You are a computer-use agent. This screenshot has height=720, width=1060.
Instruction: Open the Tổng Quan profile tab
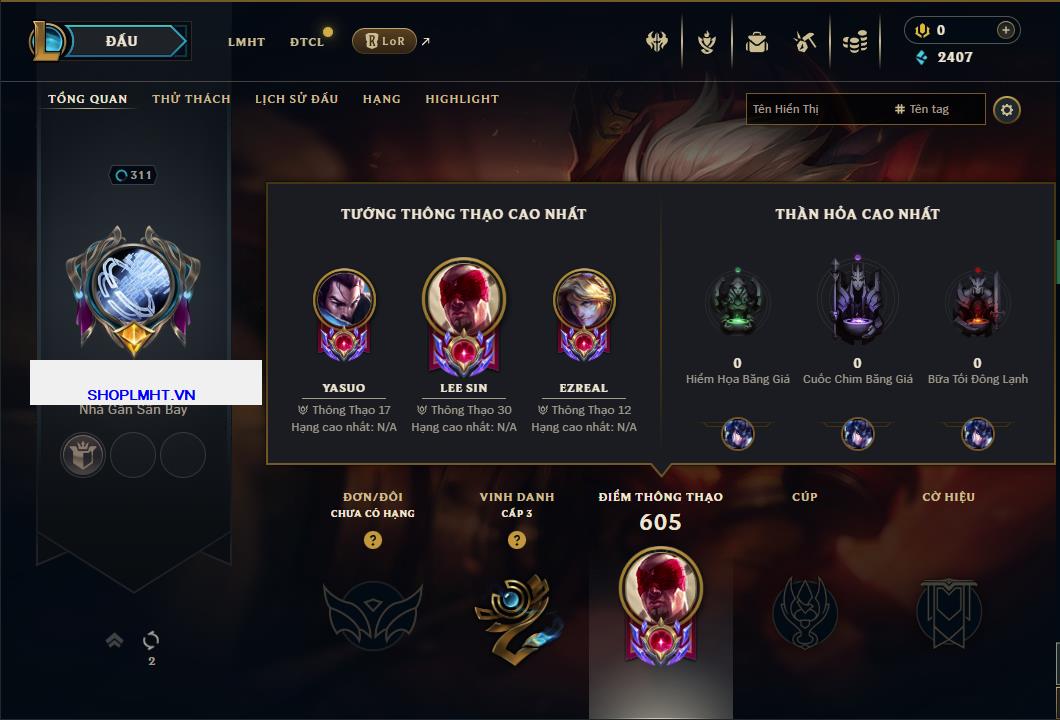coord(88,99)
